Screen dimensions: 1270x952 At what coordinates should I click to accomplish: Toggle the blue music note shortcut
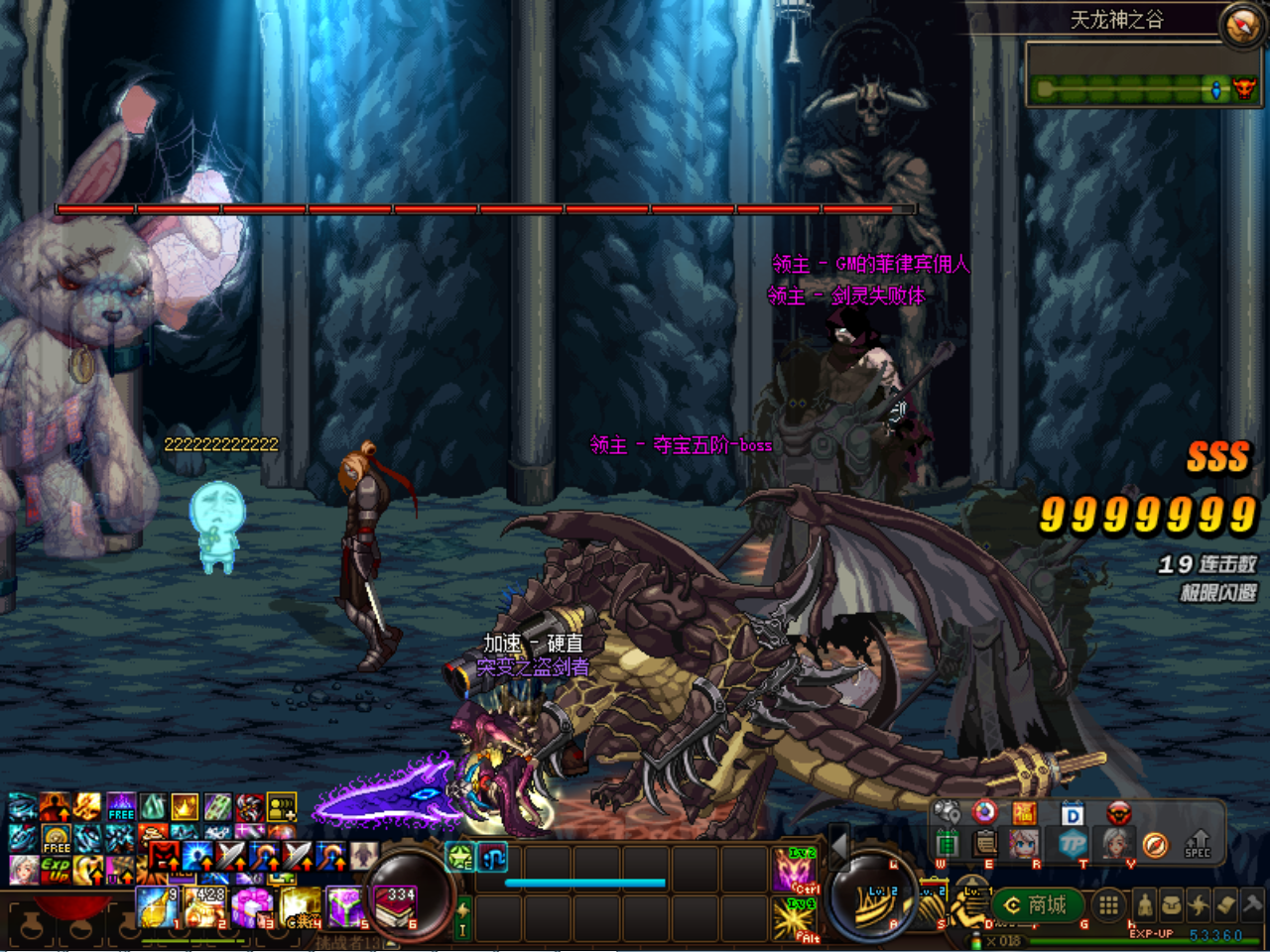(492, 858)
